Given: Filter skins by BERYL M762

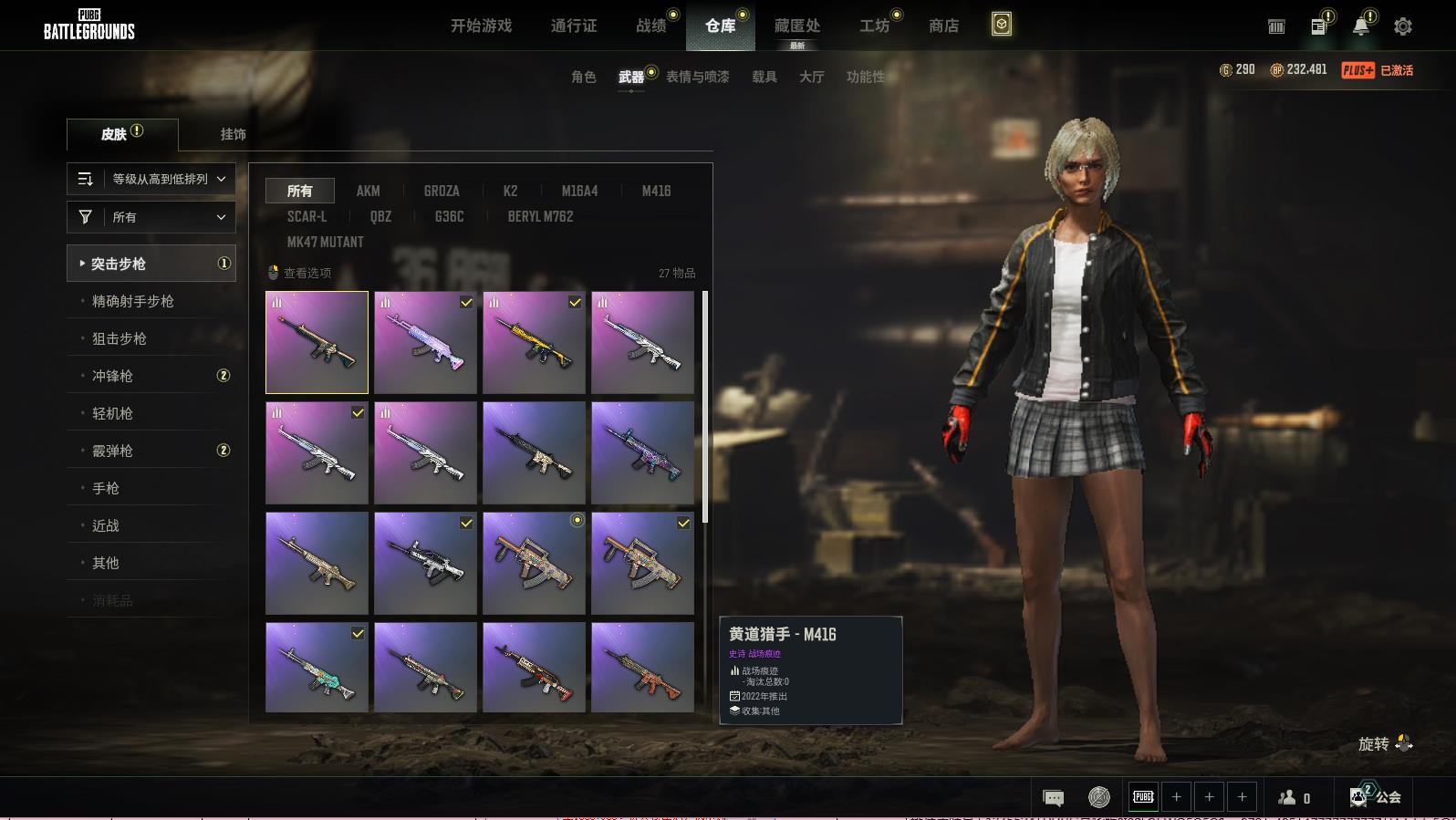Looking at the screenshot, I should 540,216.
